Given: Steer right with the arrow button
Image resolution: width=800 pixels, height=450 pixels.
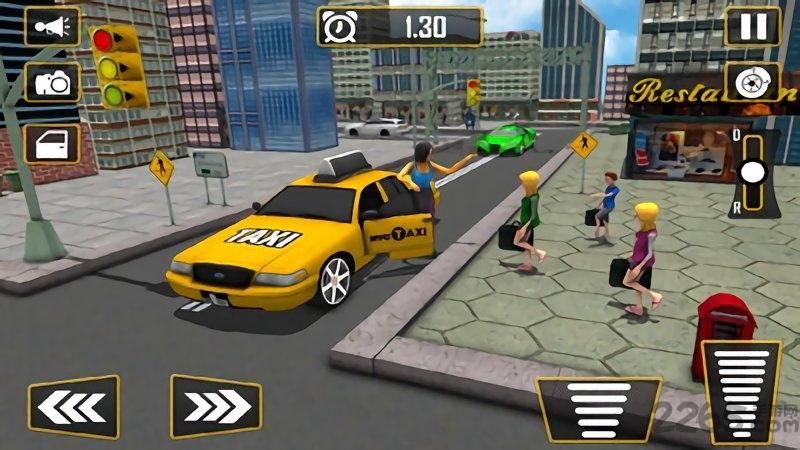Looking at the screenshot, I should (x=215, y=406).
